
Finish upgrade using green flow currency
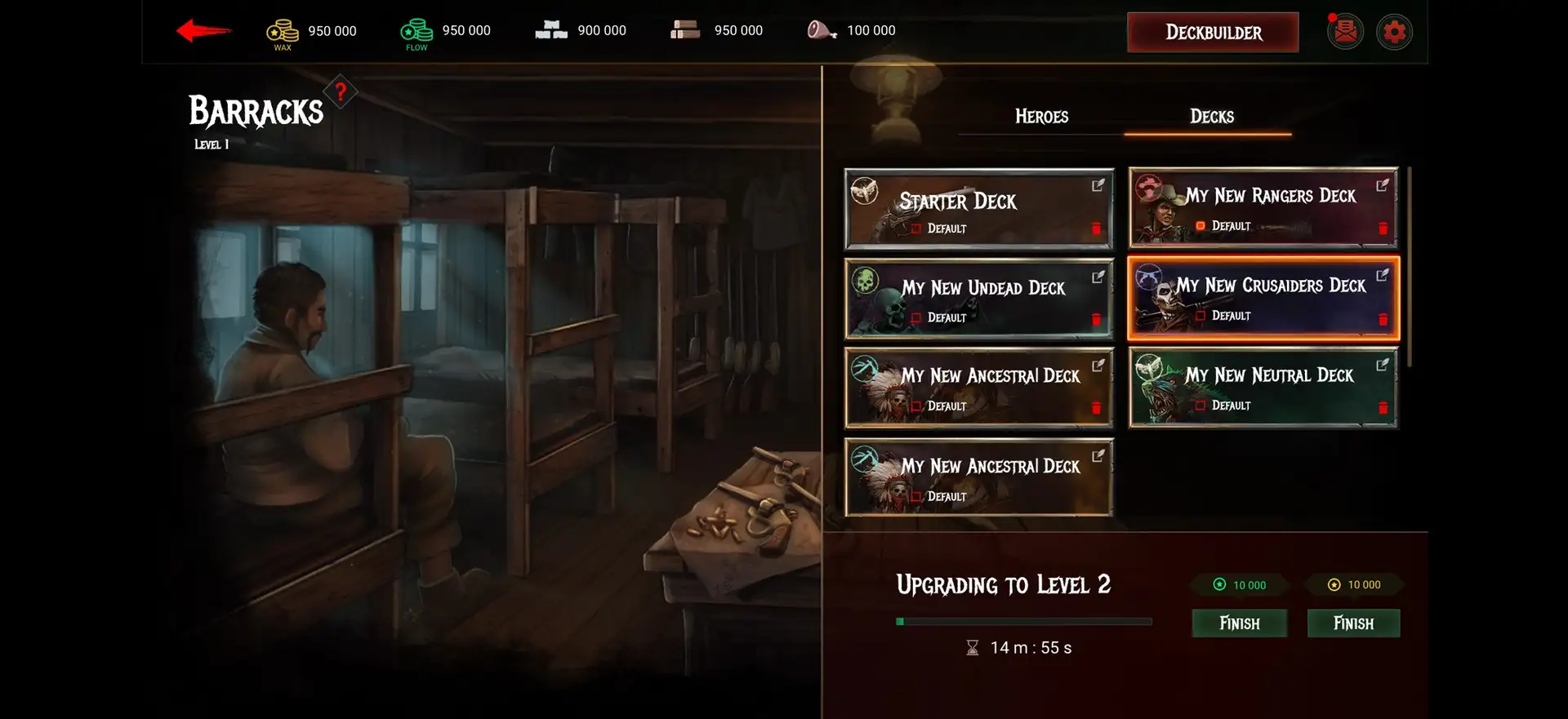click(x=1239, y=624)
